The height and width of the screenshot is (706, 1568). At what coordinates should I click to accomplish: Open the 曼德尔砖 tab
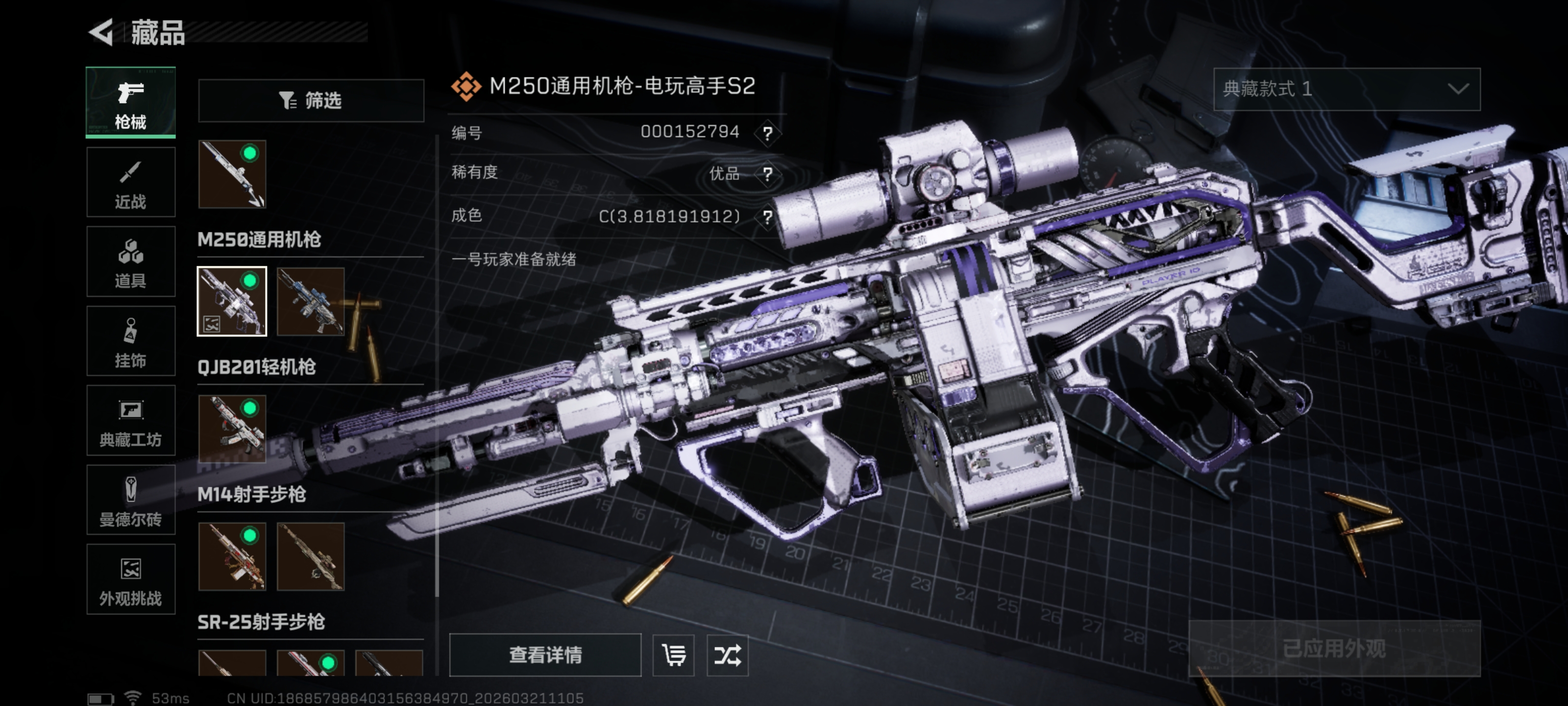coord(130,500)
